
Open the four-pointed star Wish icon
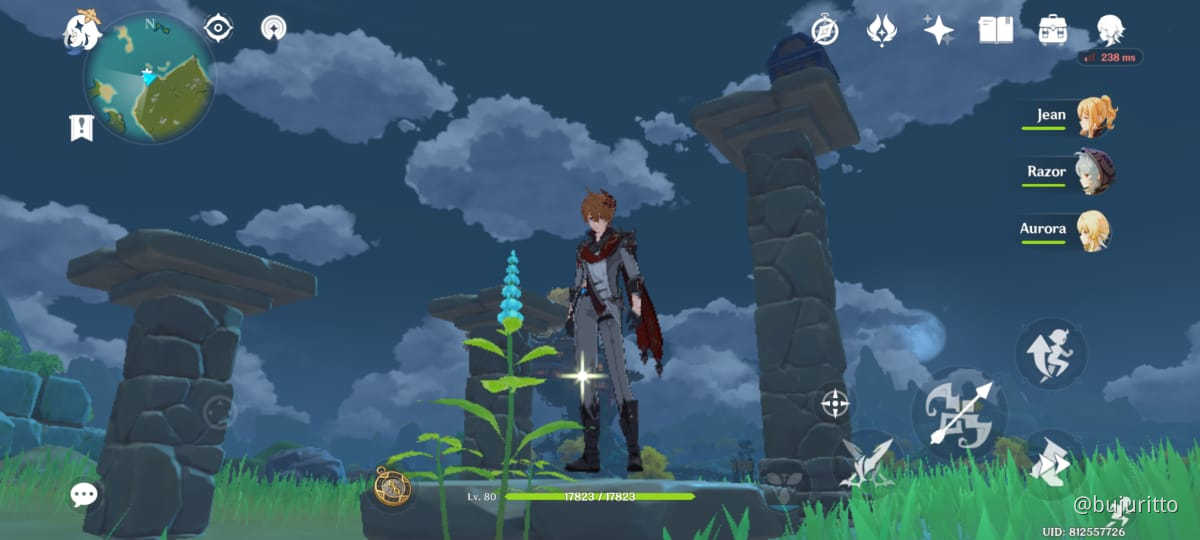point(938,30)
